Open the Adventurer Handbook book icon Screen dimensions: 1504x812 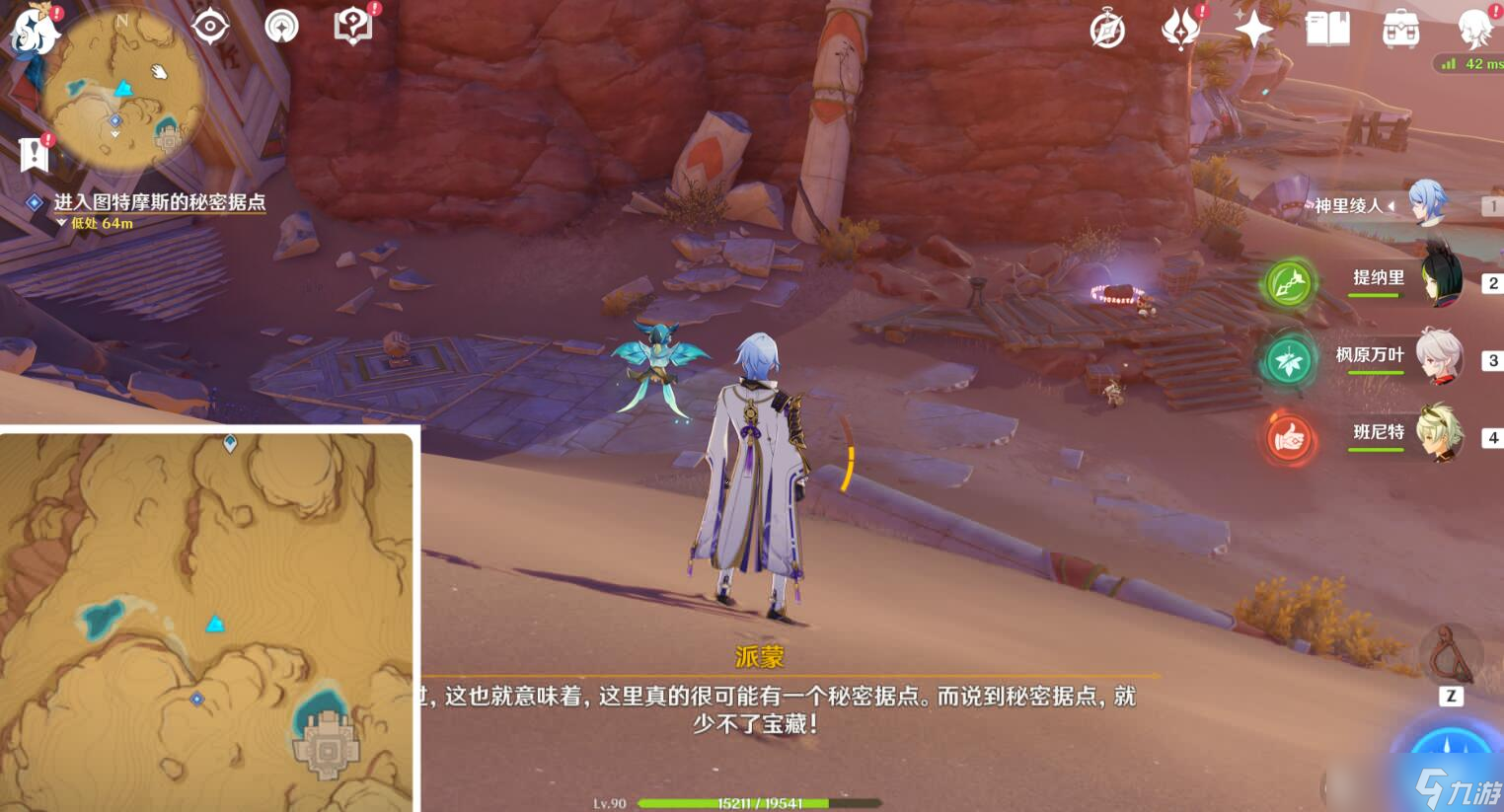tap(1326, 29)
